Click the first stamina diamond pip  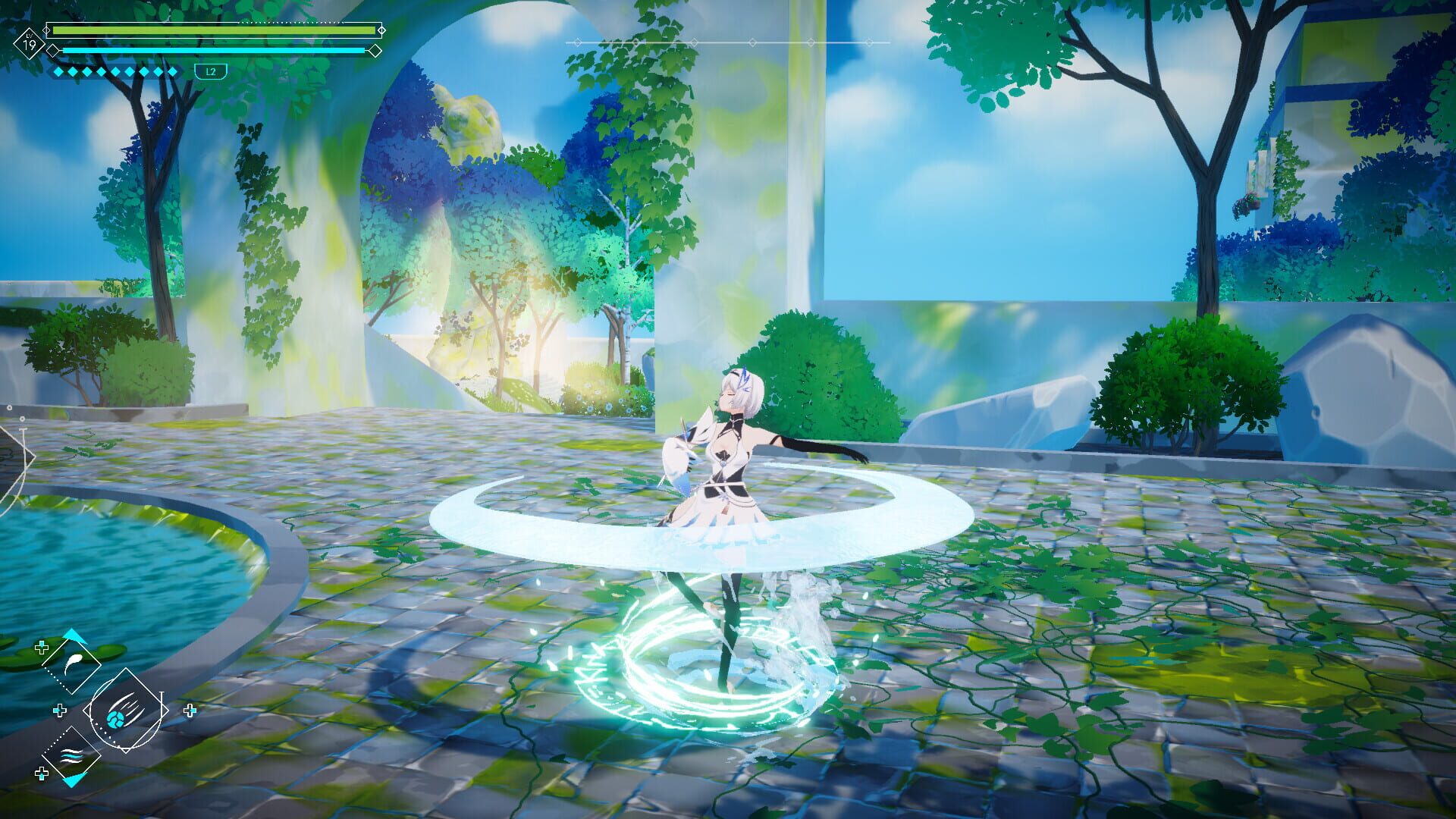(x=58, y=71)
